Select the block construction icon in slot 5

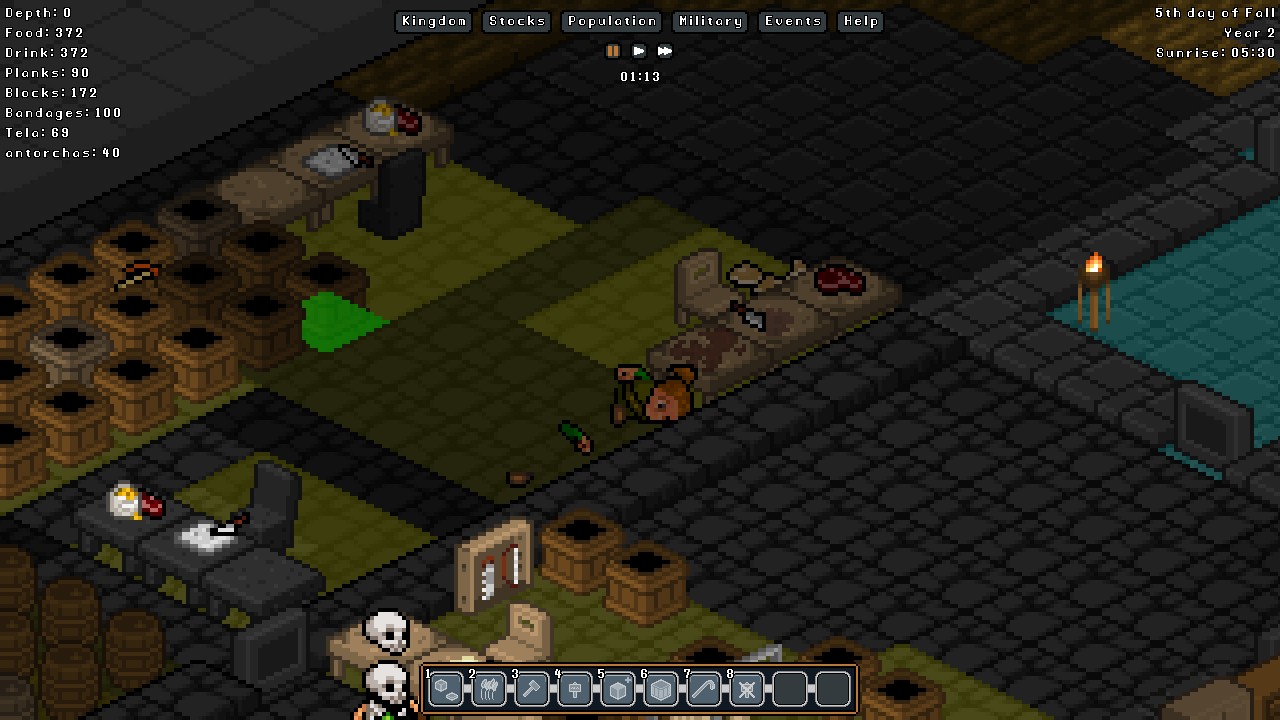pyautogui.click(x=617, y=688)
